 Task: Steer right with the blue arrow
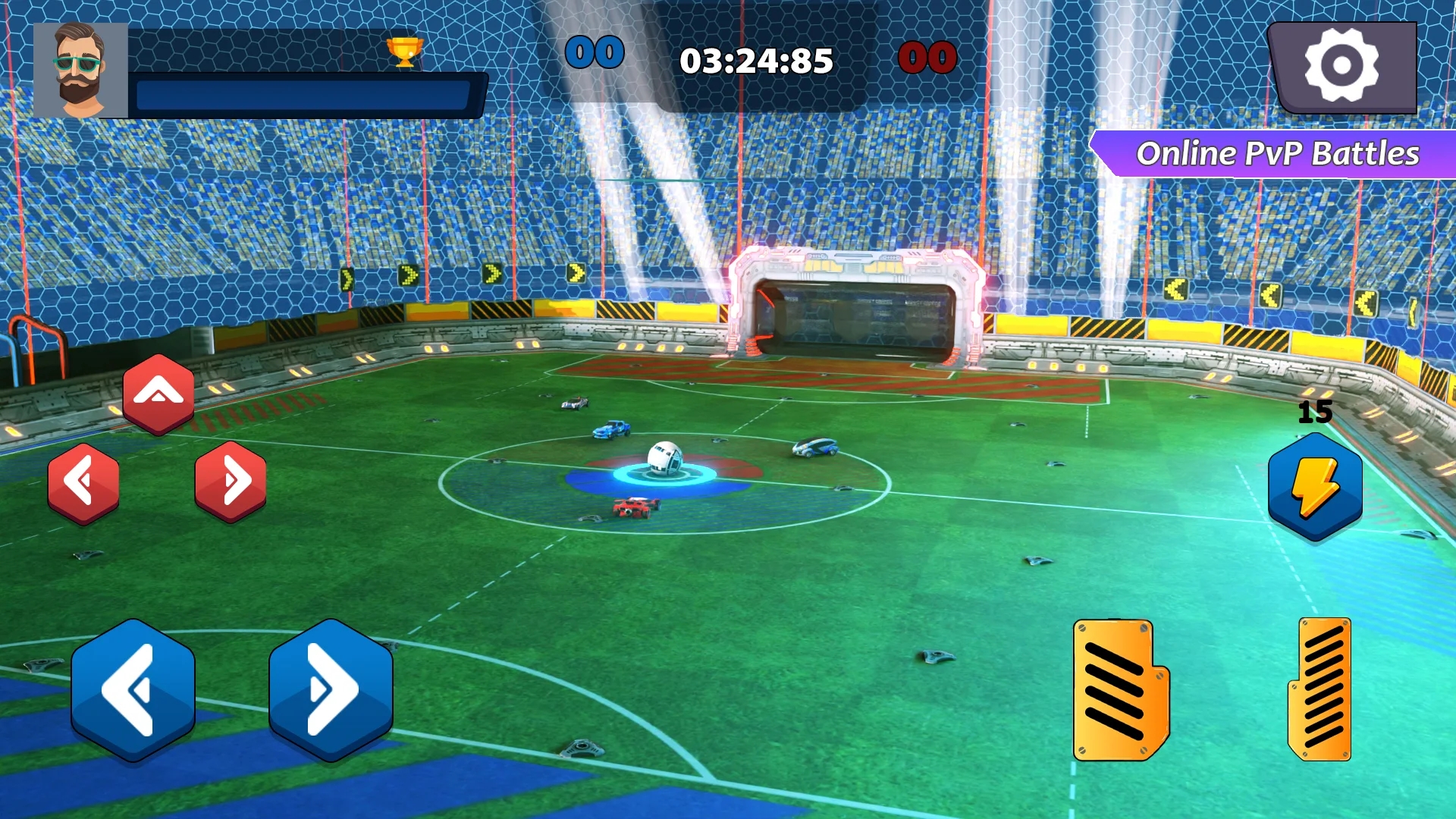coord(331,689)
